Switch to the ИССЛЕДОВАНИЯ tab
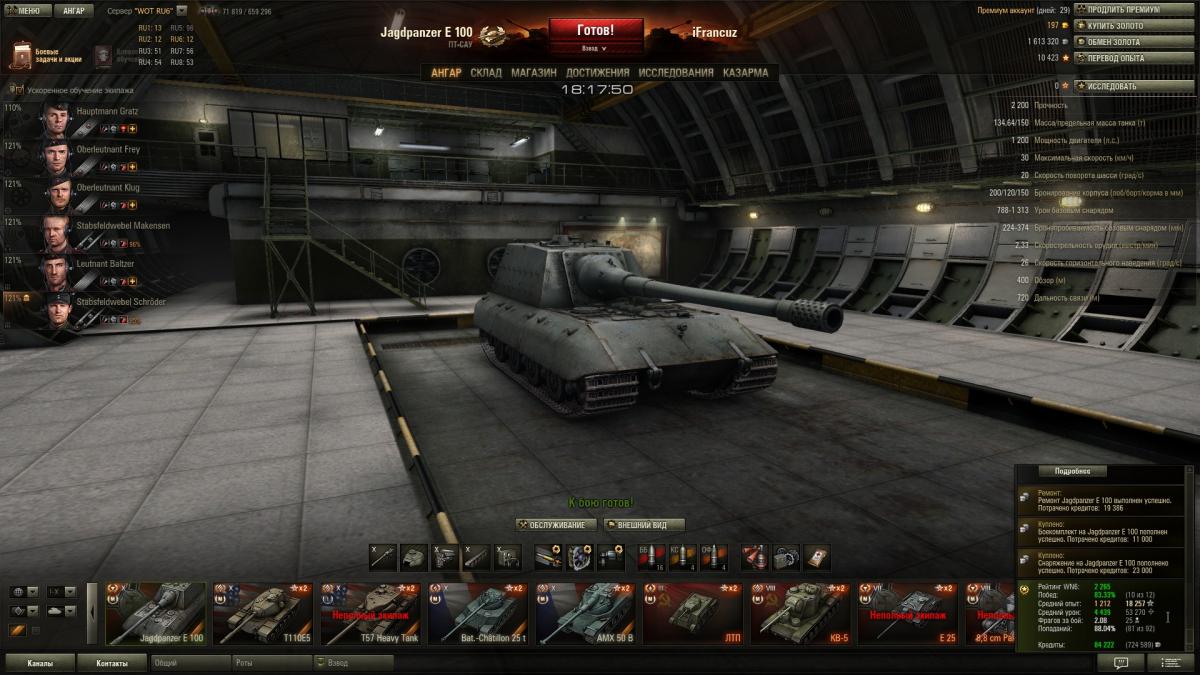 (x=676, y=73)
